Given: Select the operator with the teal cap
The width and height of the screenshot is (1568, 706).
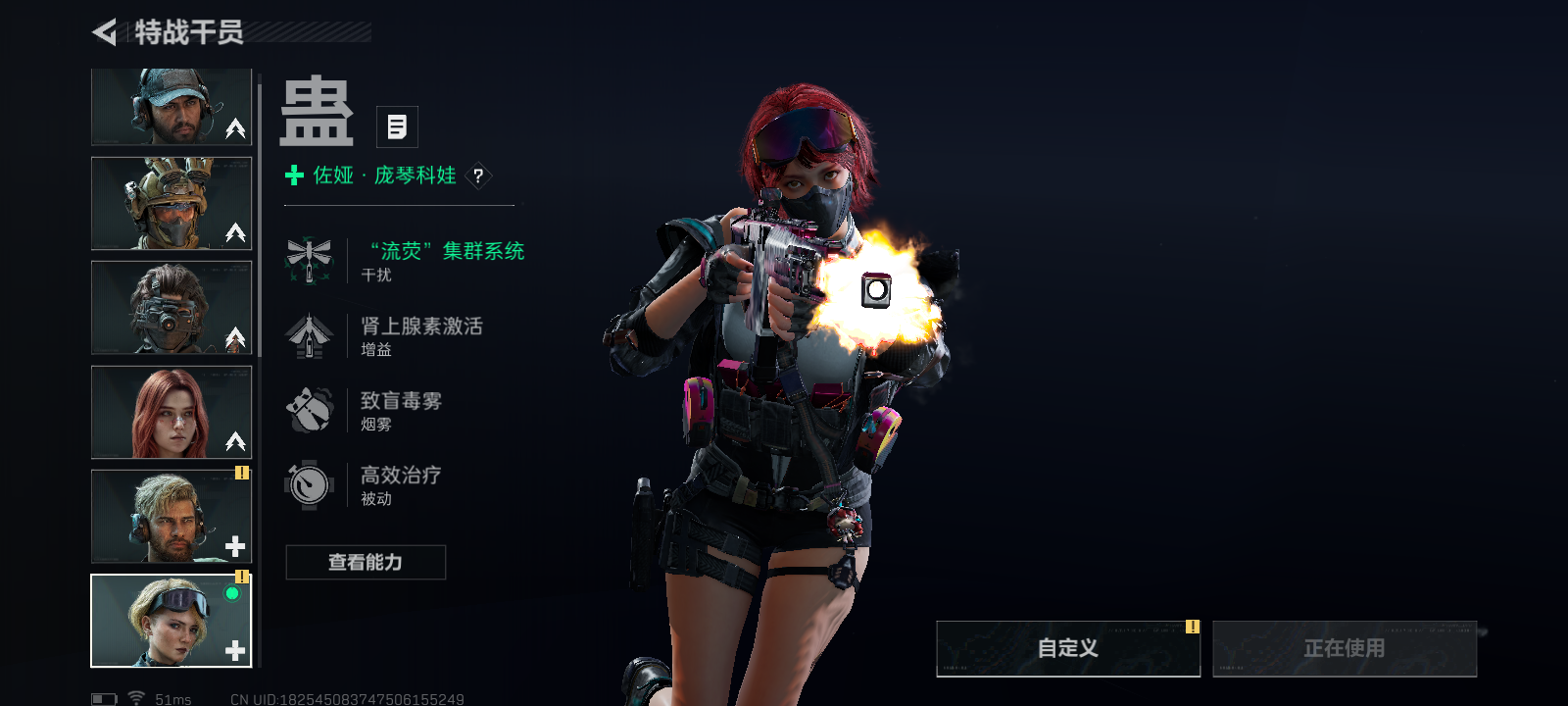Looking at the screenshot, I should 171,107.
